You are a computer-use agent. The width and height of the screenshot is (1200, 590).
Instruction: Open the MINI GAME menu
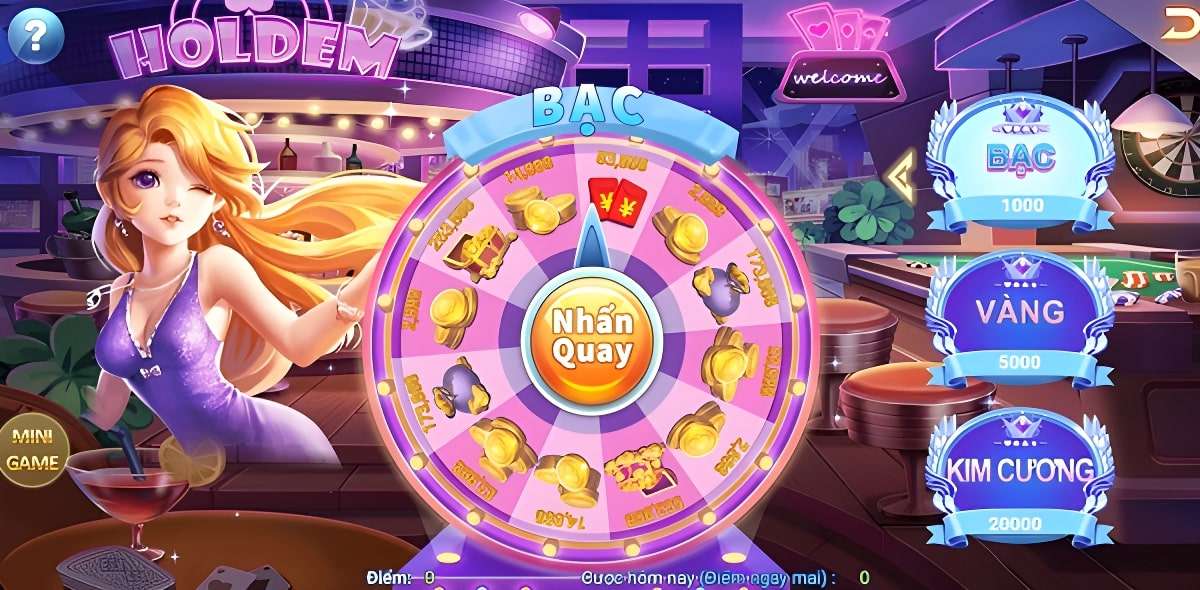click(x=33, y=451)
